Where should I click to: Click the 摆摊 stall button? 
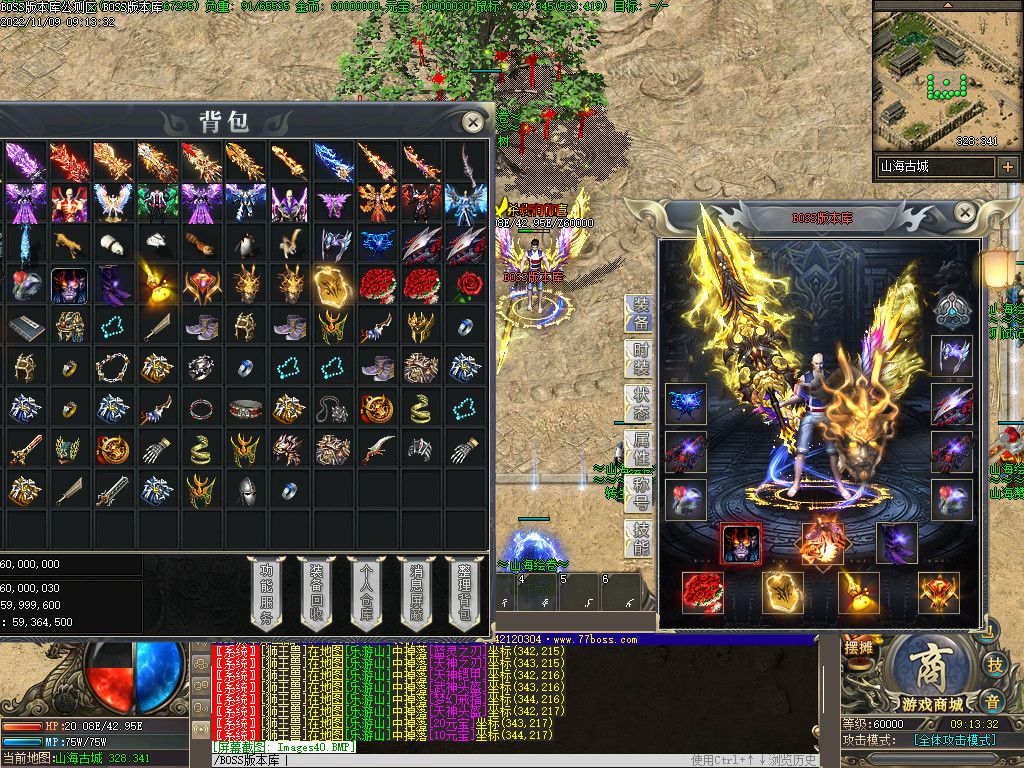pyautogui.click(x=858, y=648)
